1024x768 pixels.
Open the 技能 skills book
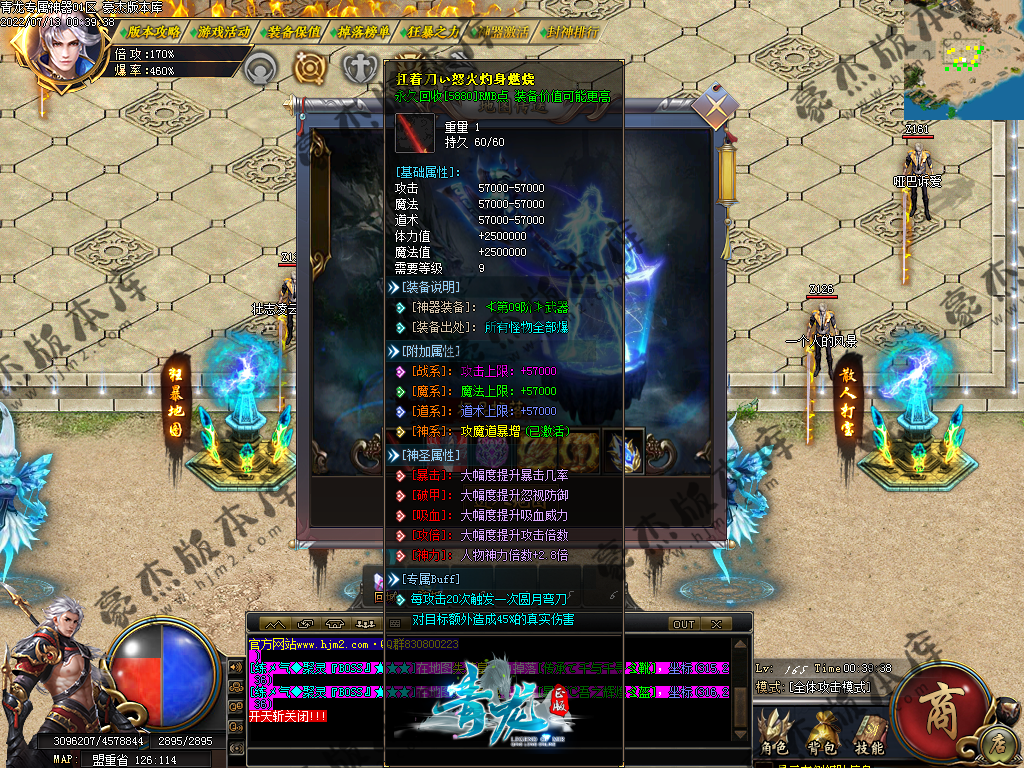869,733
